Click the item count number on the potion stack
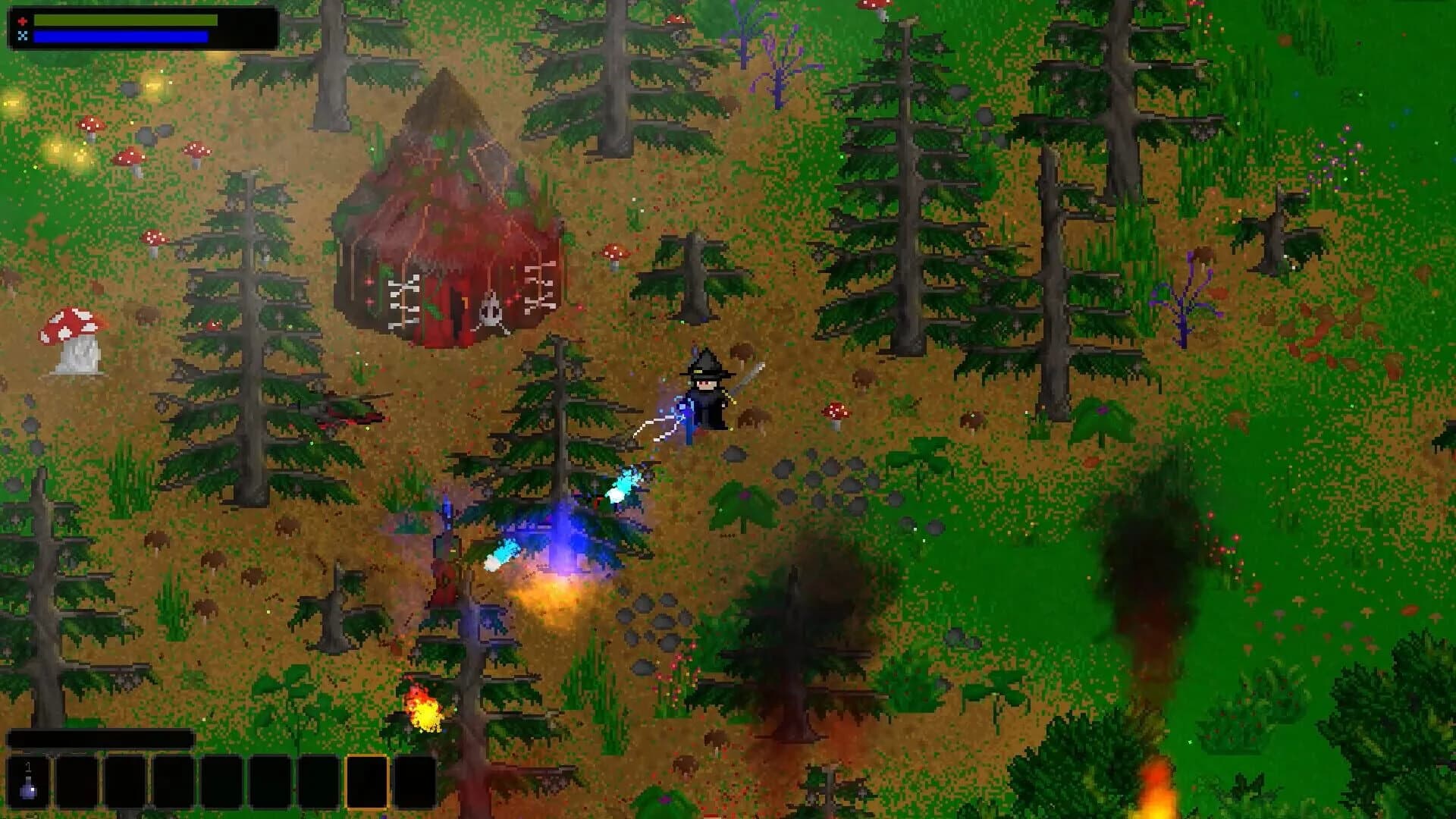The height and width of the screenshot is (819, 1456). (x=28, y=767)
